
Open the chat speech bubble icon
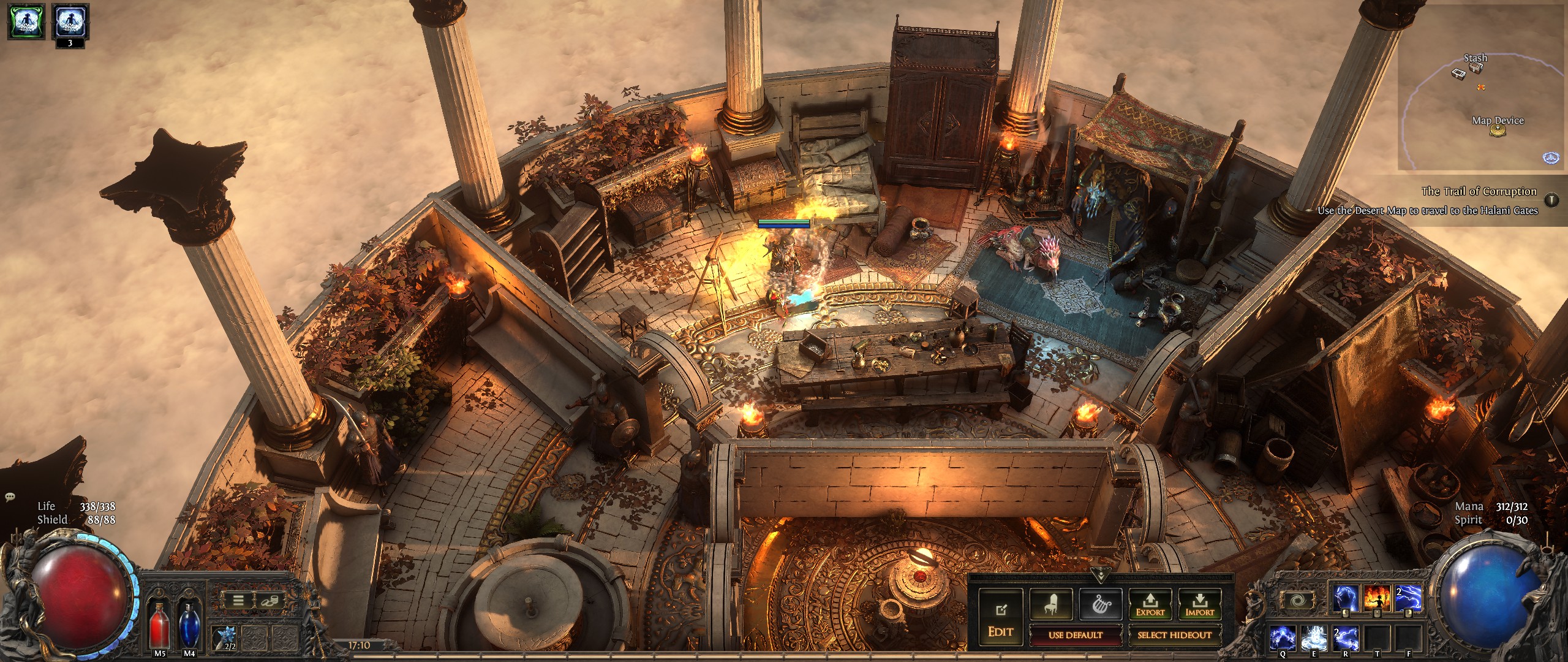click(x=10, y=496)
